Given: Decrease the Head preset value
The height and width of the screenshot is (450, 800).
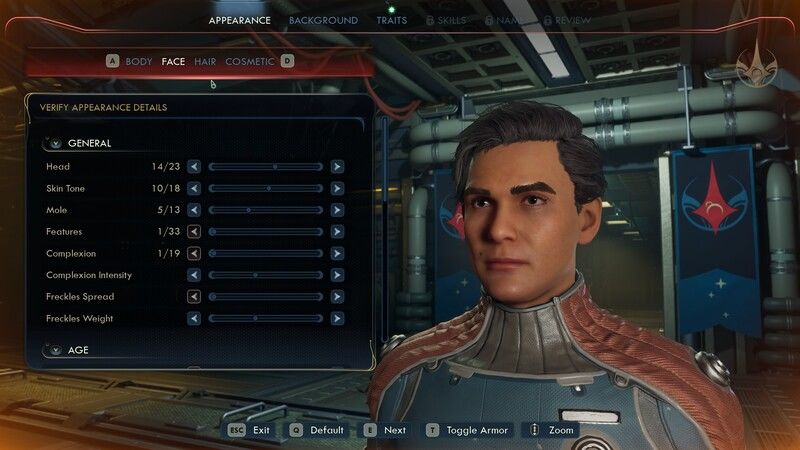Looking at the screenshot, I should click(x=194, y=166).
